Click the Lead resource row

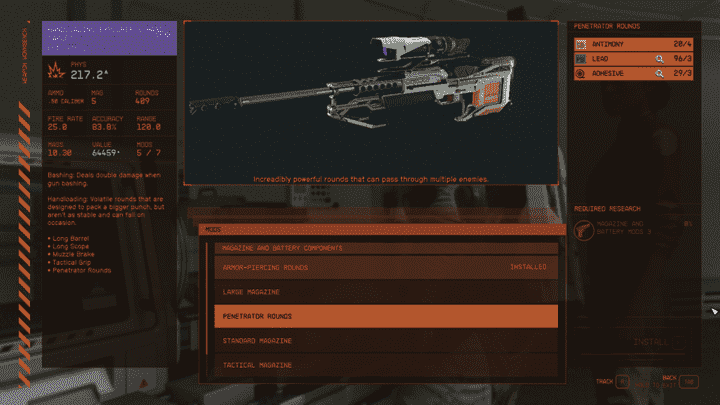point(634,59)
